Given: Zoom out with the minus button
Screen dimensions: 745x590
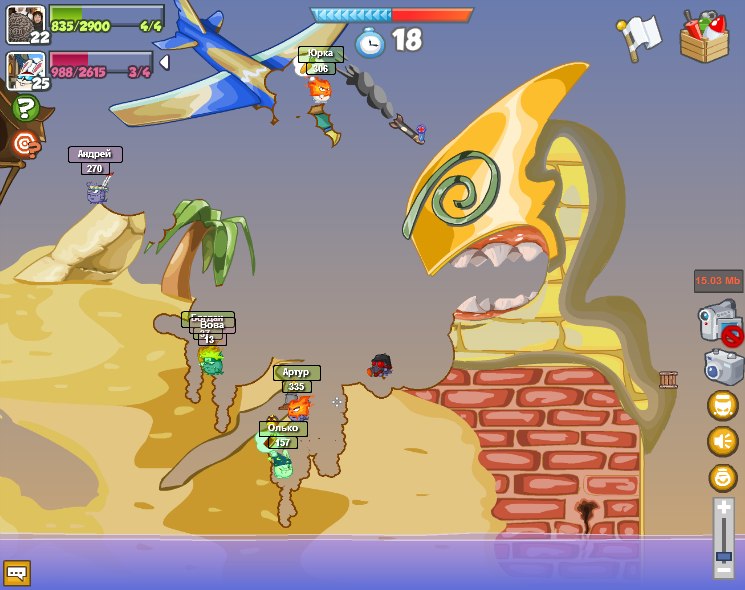Looking at the screenshot, I should pyautogui.click(x=724, y=570).
